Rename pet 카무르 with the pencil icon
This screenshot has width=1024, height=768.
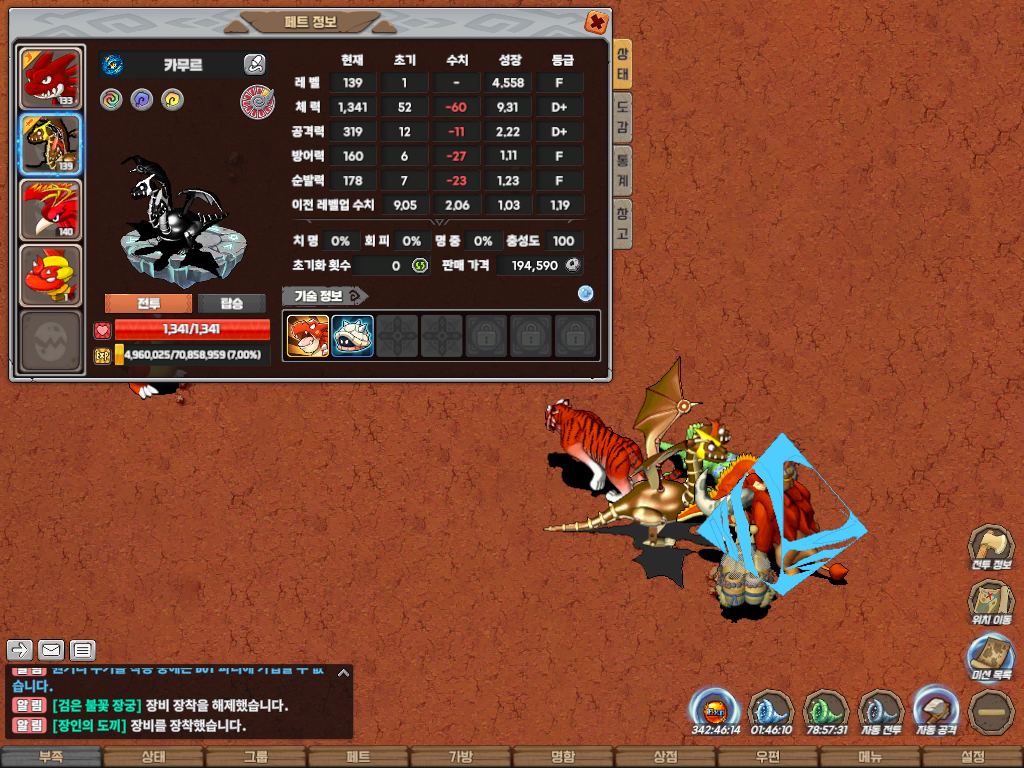[254, 65]
